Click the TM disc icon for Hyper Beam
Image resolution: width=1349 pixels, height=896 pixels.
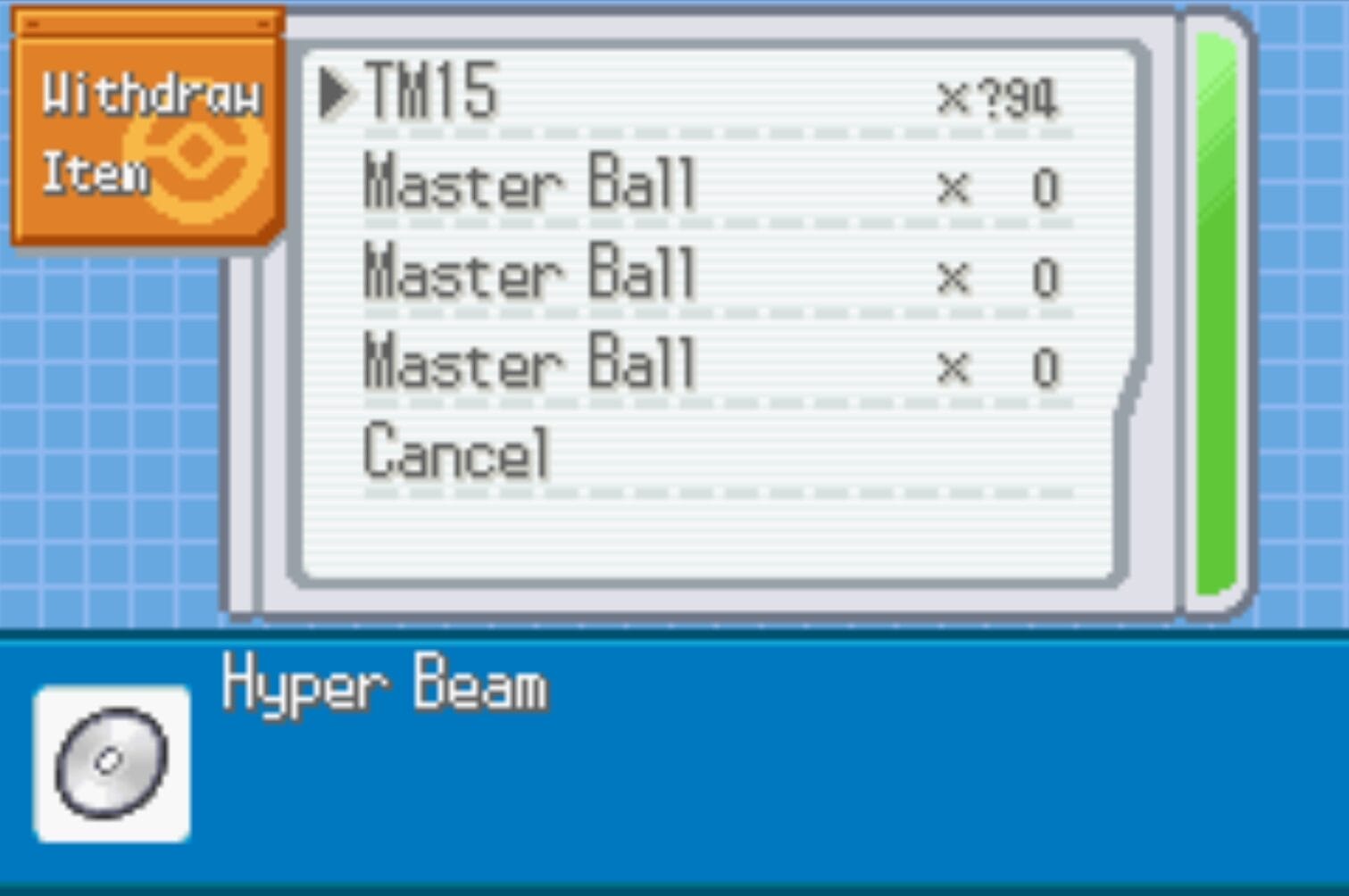point(111,761)
